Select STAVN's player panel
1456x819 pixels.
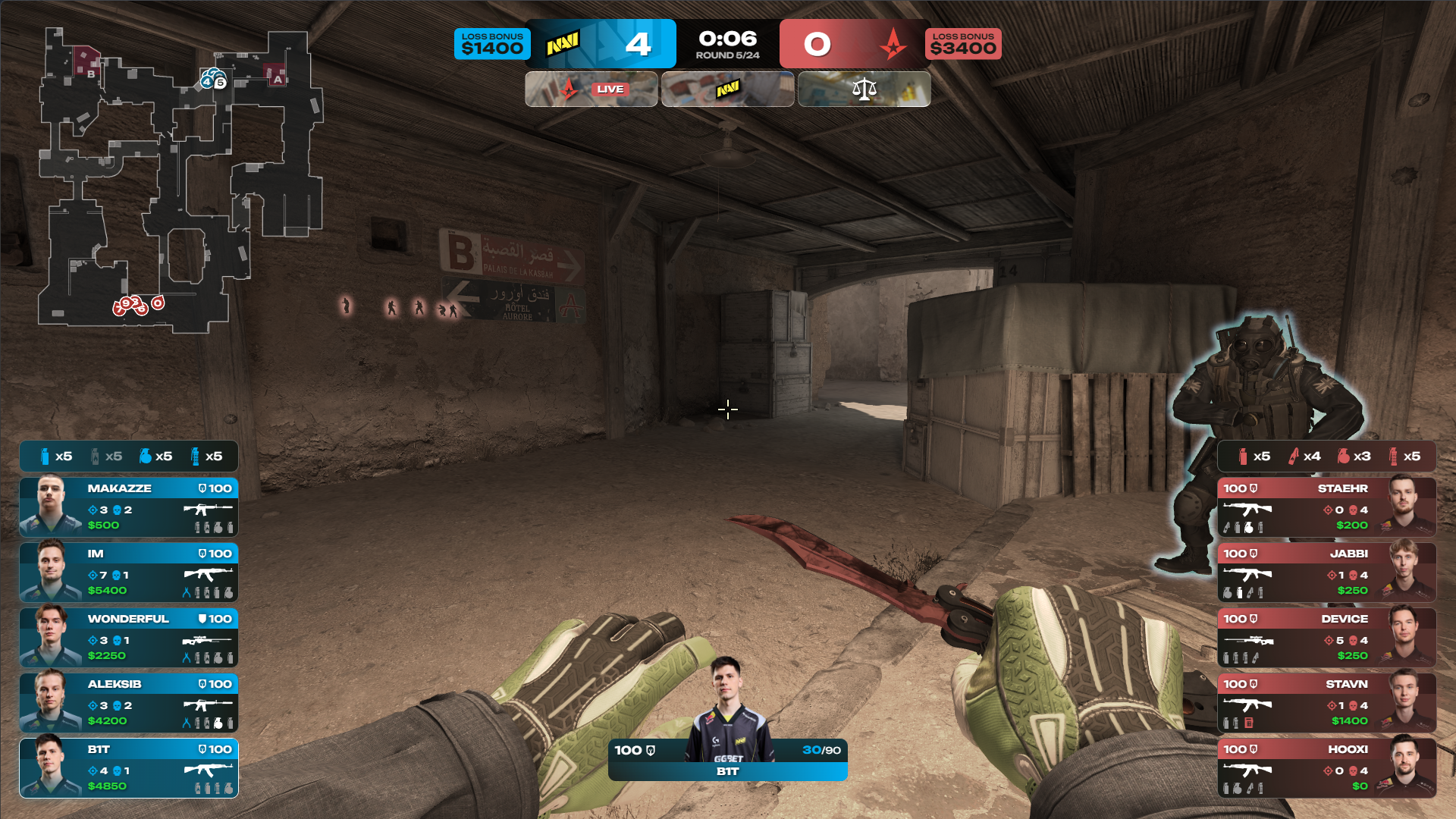click(1326, 702)
